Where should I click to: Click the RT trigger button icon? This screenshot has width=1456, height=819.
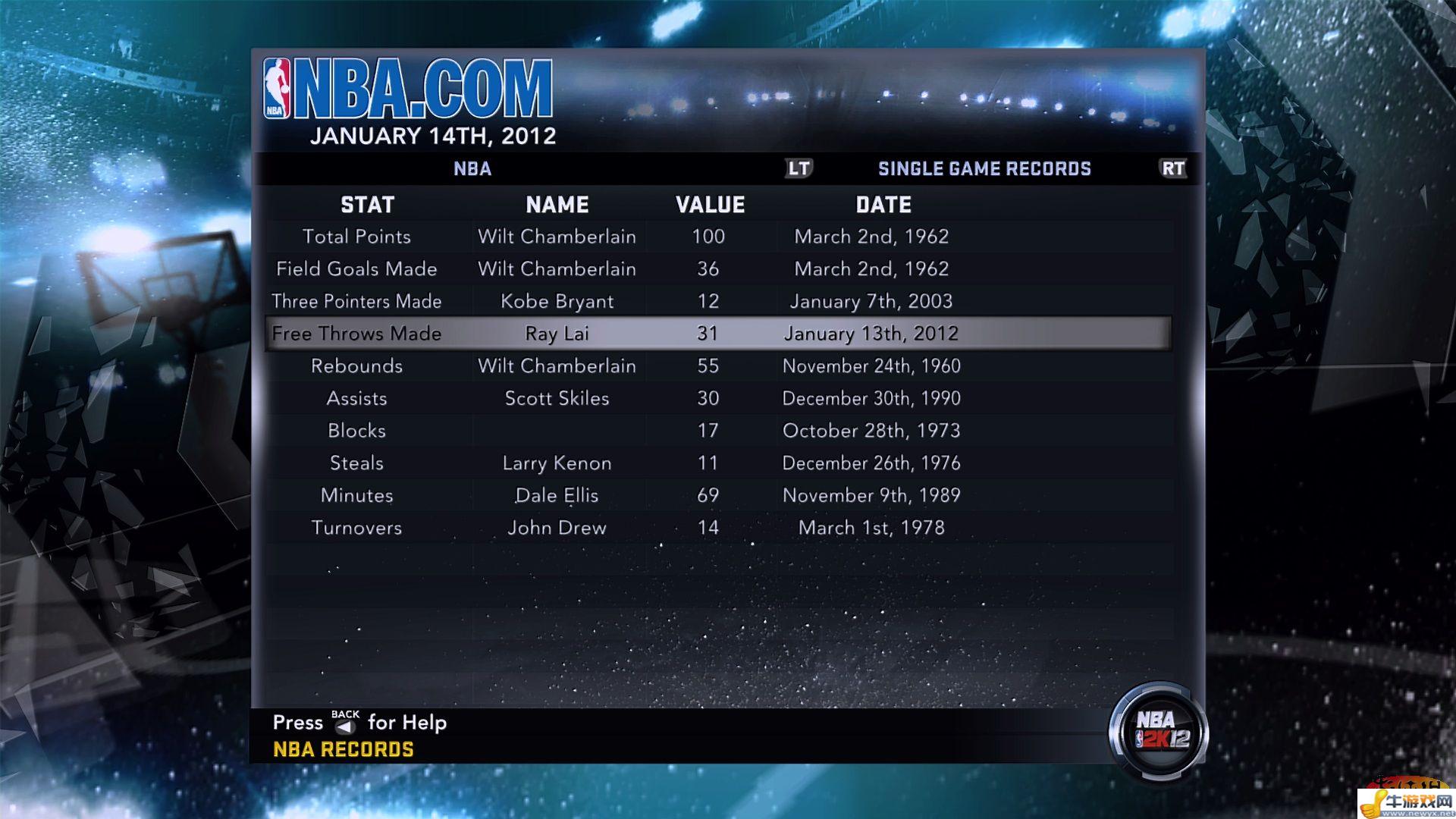[x=1172, y=168]
